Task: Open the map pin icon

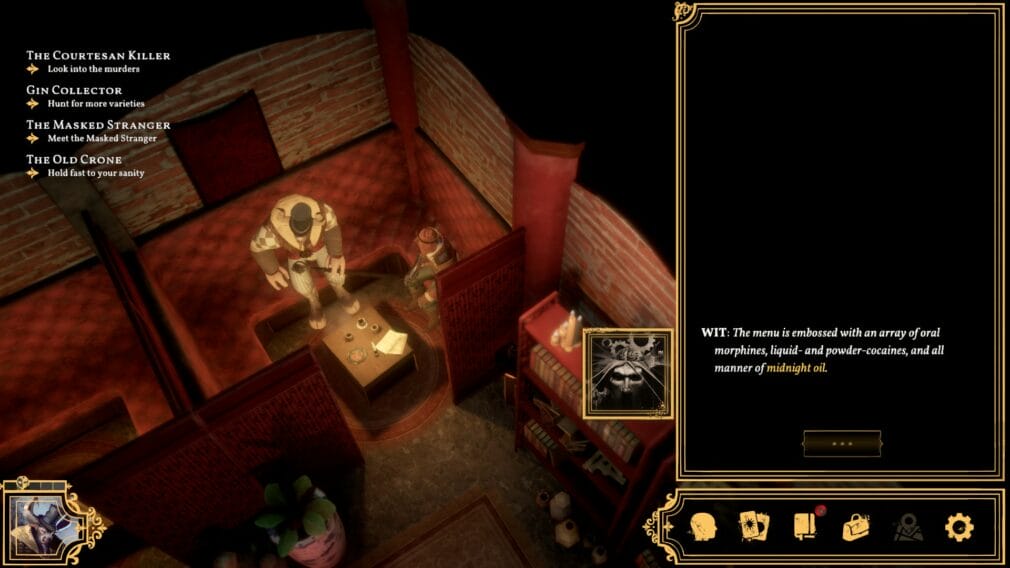Action: 907,526
